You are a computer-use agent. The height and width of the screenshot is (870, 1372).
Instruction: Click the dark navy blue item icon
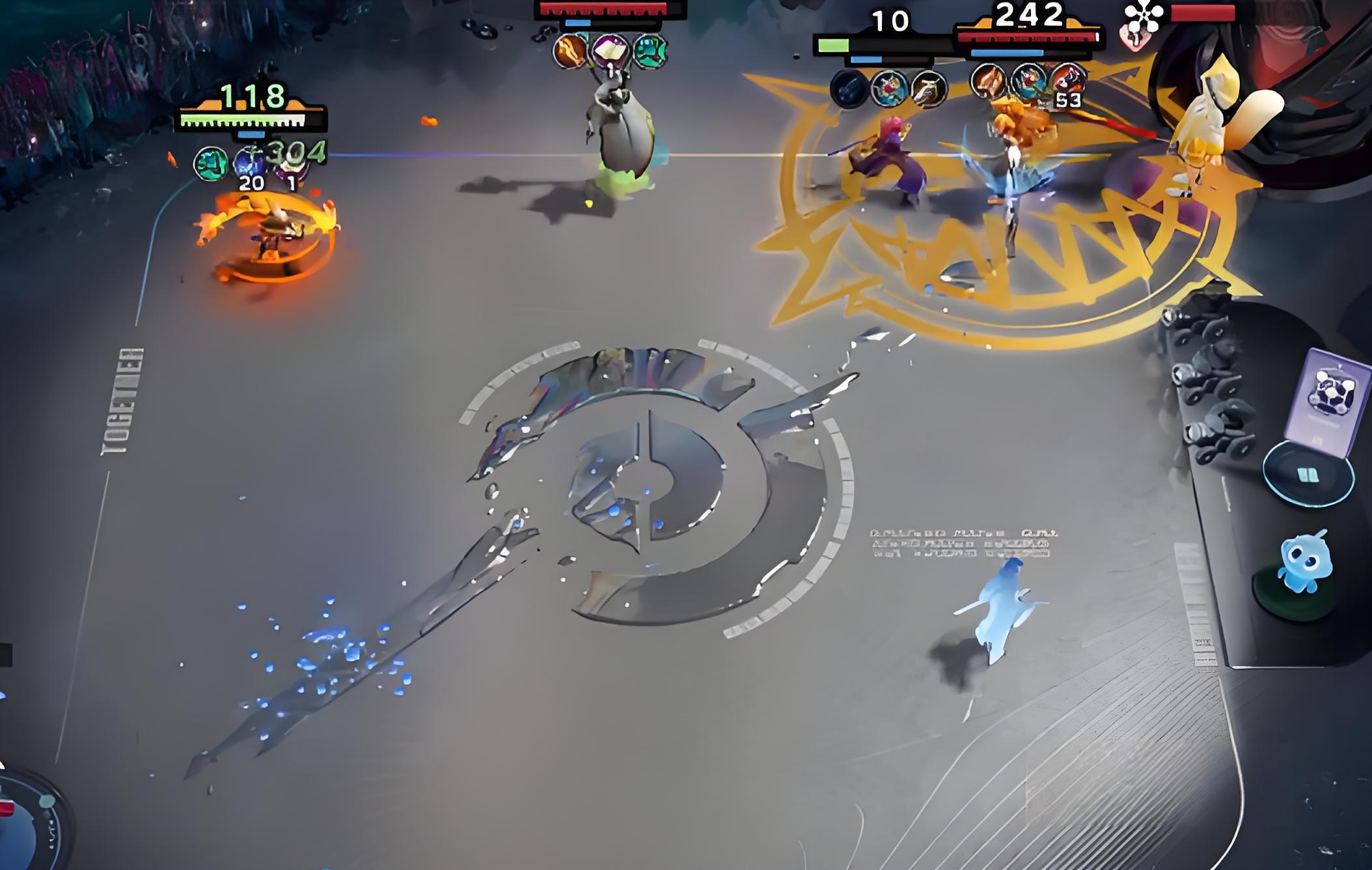point(849,88)
